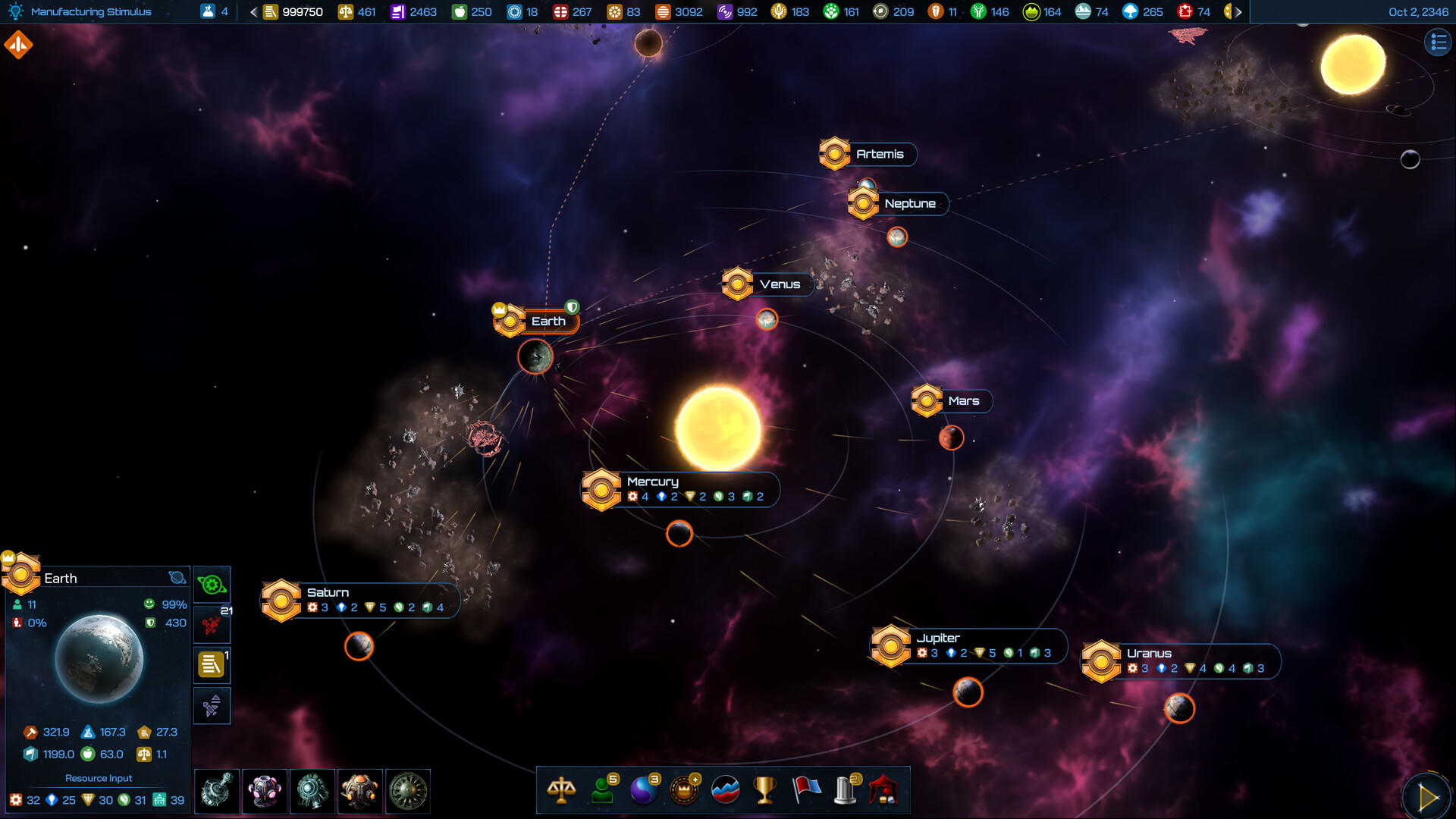Select the green planet management icon

click(x=212, y=583)
